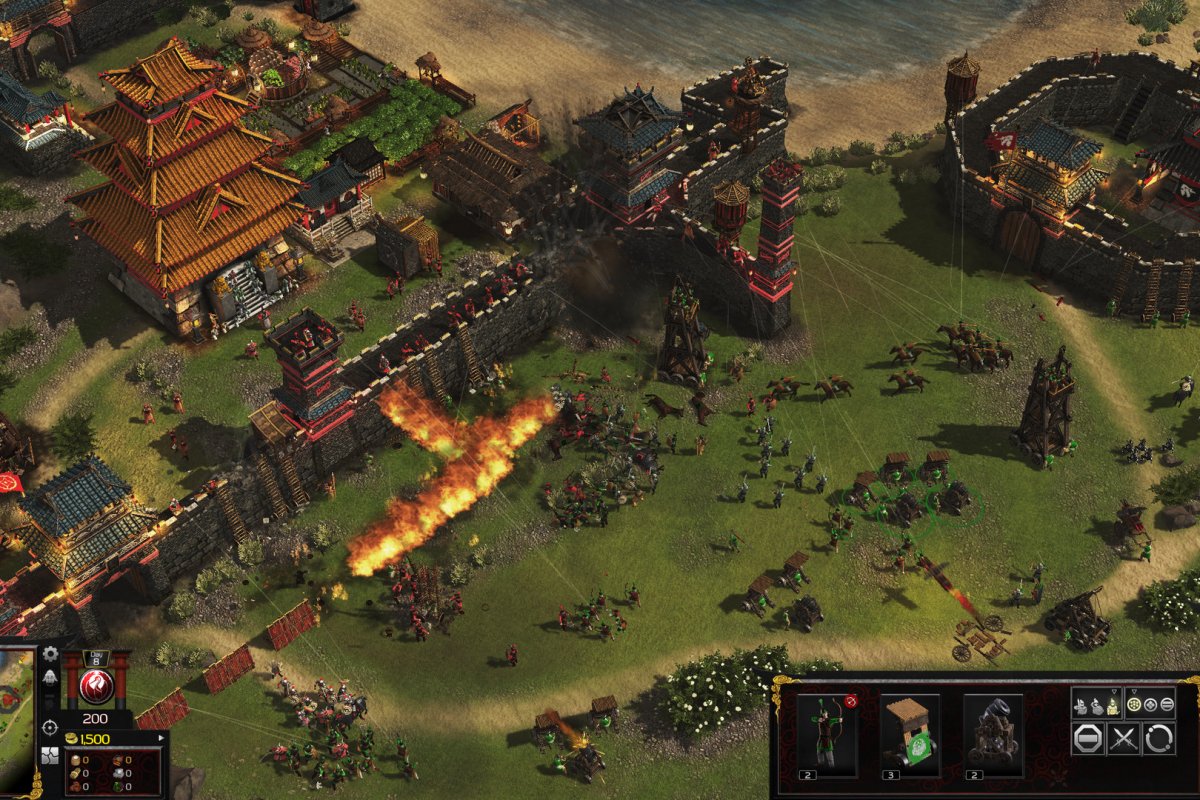Select the red crane faction emblem
Viewport: 1200px width, 800px height.
pyautogui.click(x=96, y=688)
